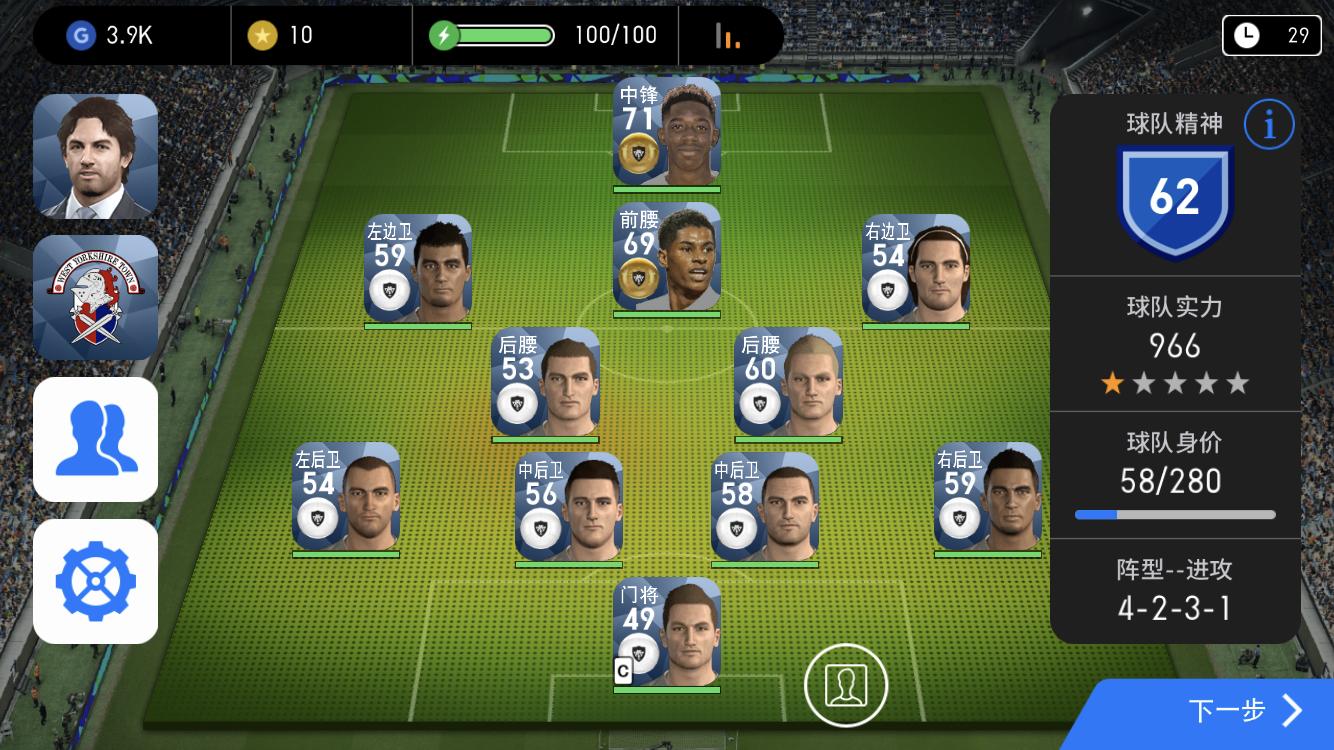Choose the 右边卫 player card rated 54
Viewport: 1334px width, 750px height.
coord(916,268)
